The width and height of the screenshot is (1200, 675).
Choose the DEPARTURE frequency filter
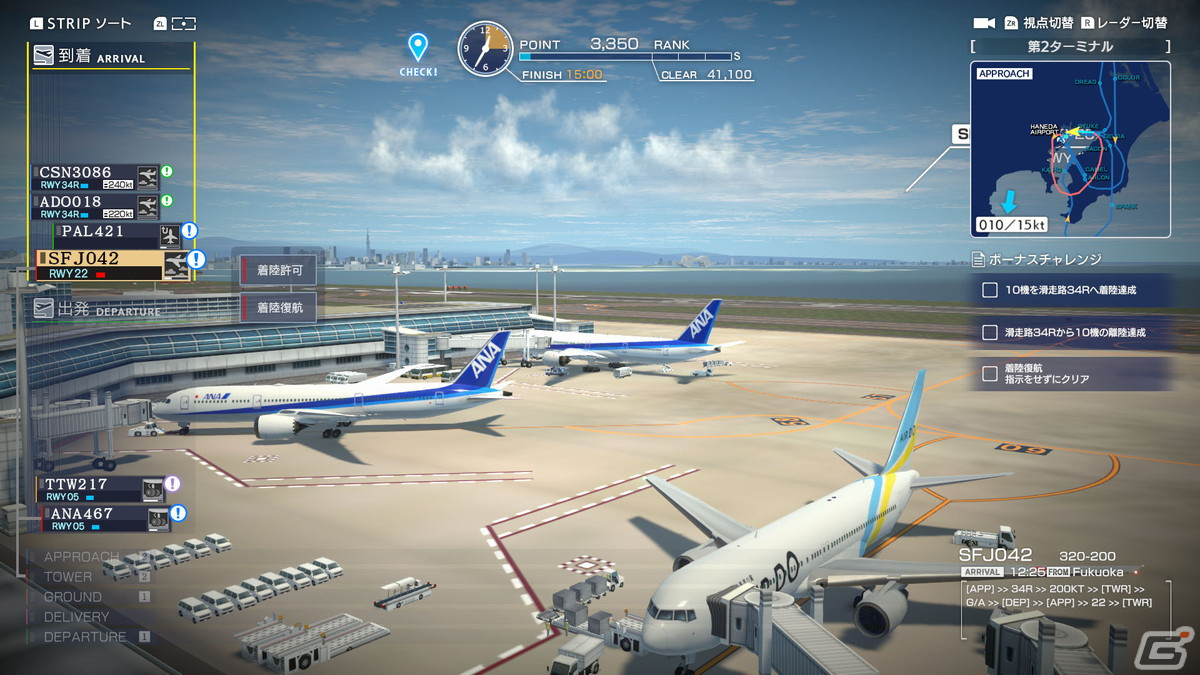85,637
